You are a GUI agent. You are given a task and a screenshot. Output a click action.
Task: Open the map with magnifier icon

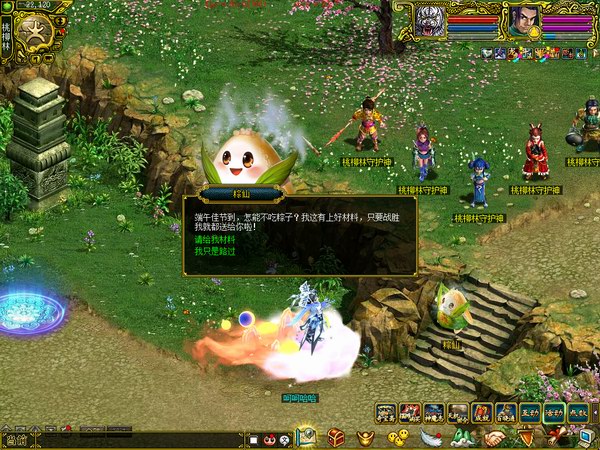(x=306, y=437)
